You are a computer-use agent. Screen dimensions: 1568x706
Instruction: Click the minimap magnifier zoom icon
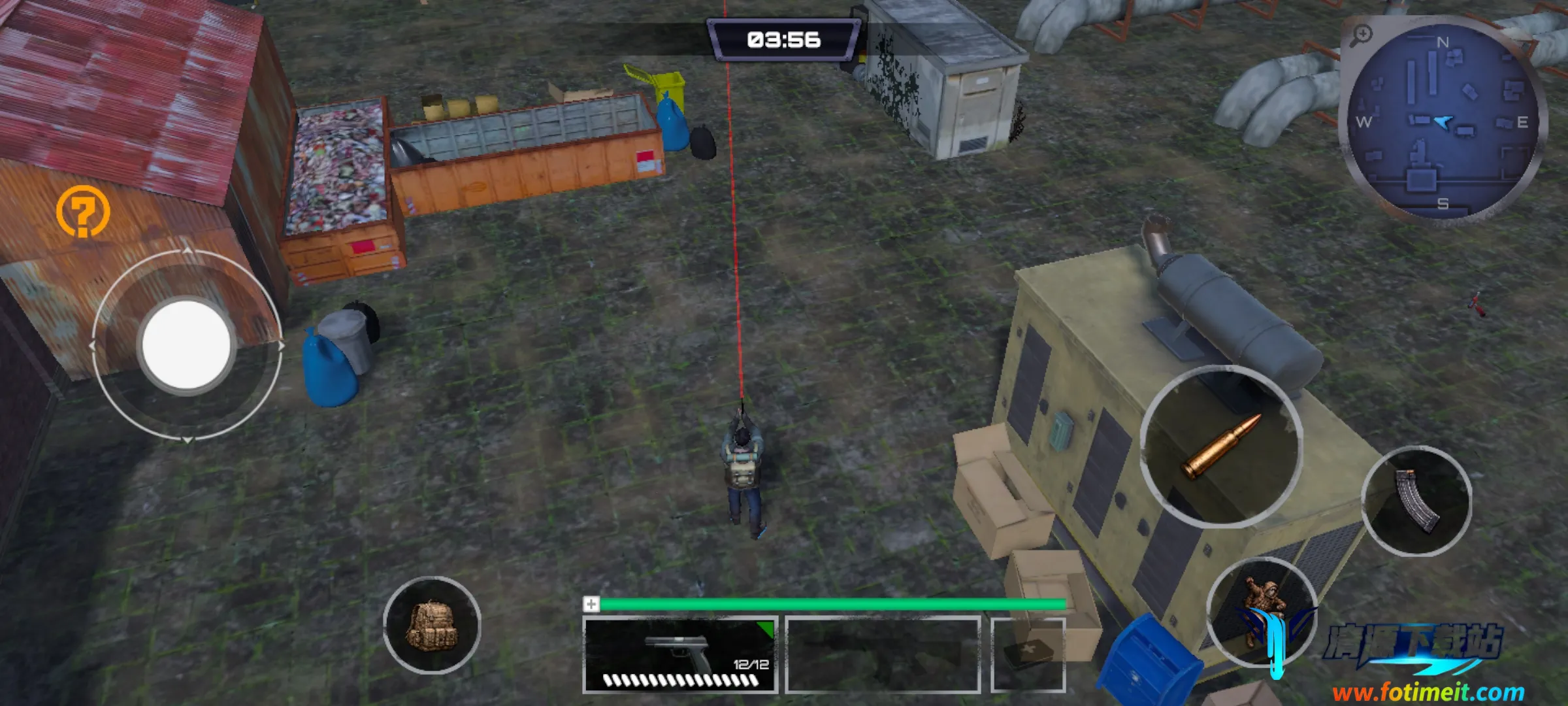1362,35
